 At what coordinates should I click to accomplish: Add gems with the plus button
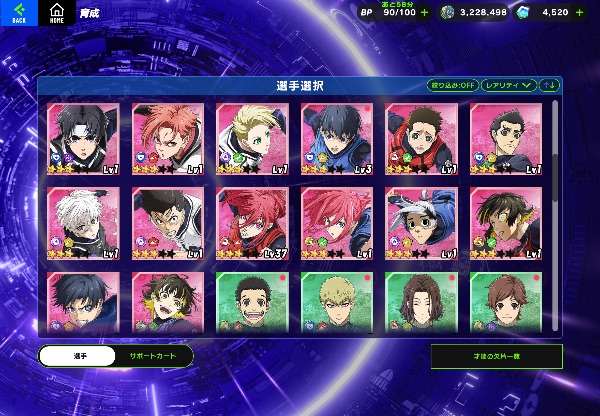pos(586,12)
